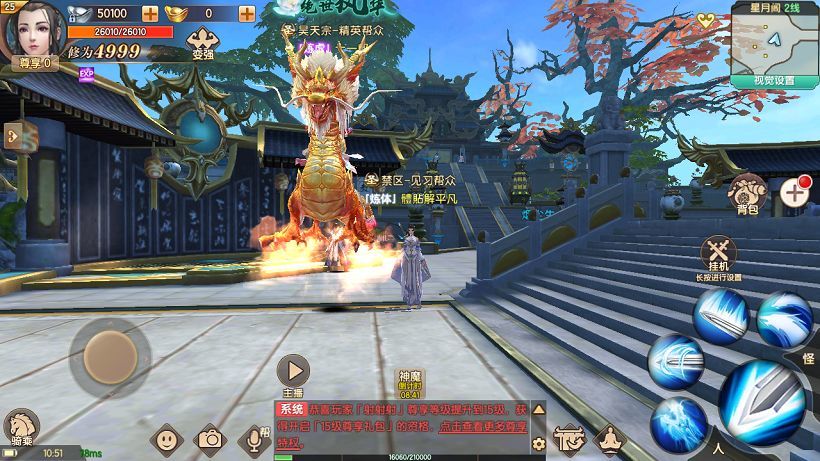Start meditation with the seated figure icon
This screenshot has width=820, height=461.
click(x=609, y=439)
